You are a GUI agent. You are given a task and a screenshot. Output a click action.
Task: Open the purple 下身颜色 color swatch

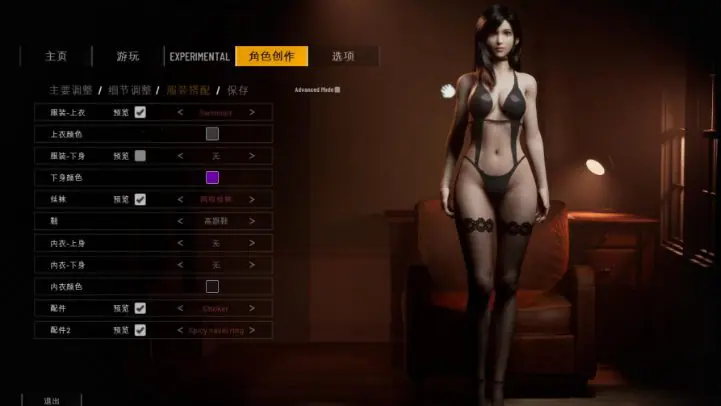[x=212, y=178]
